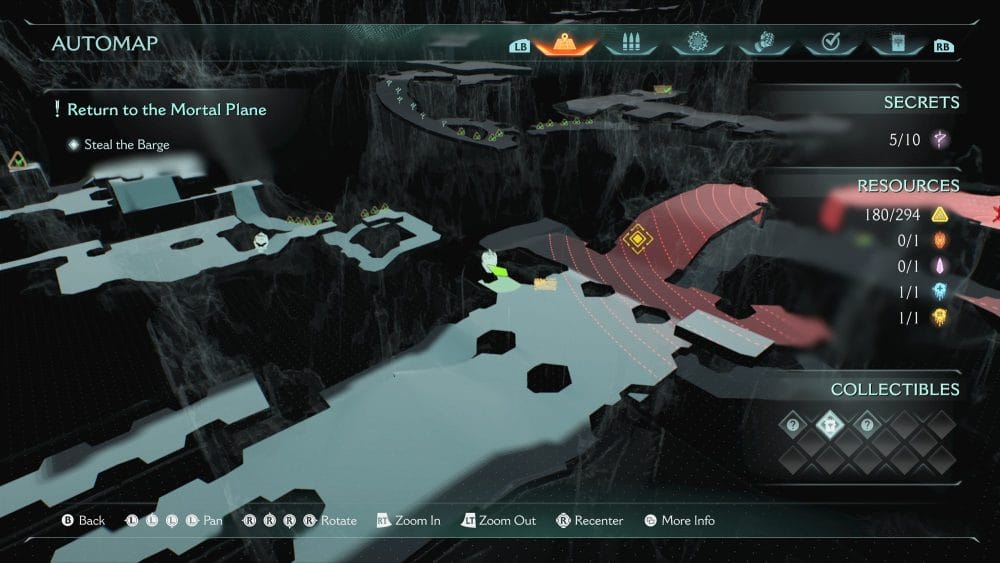This screenshot has width=1000, height=563.
Task: Click the yellow gold resource icon
Action: 939,214
